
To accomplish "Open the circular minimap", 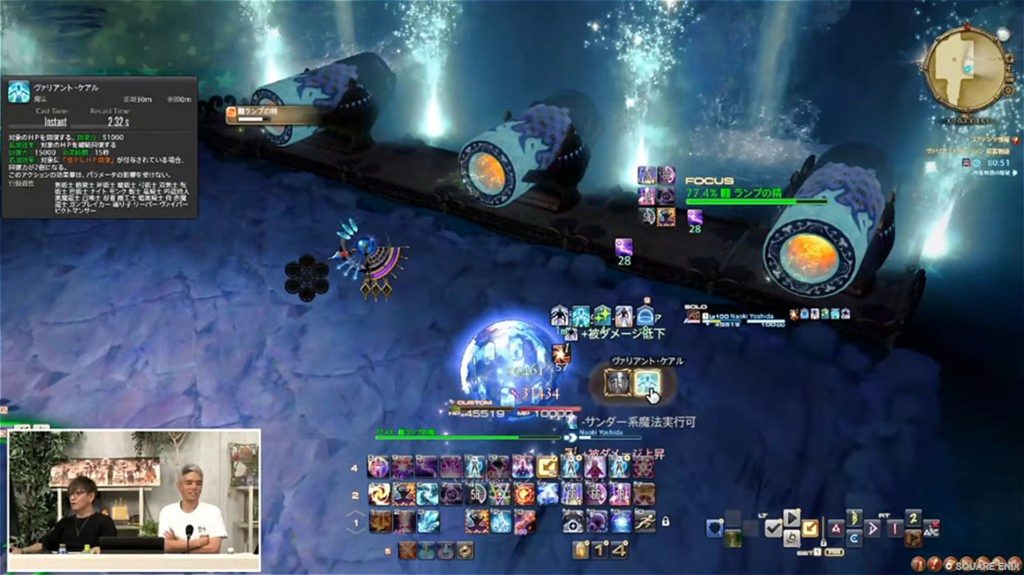I will 964,68.
